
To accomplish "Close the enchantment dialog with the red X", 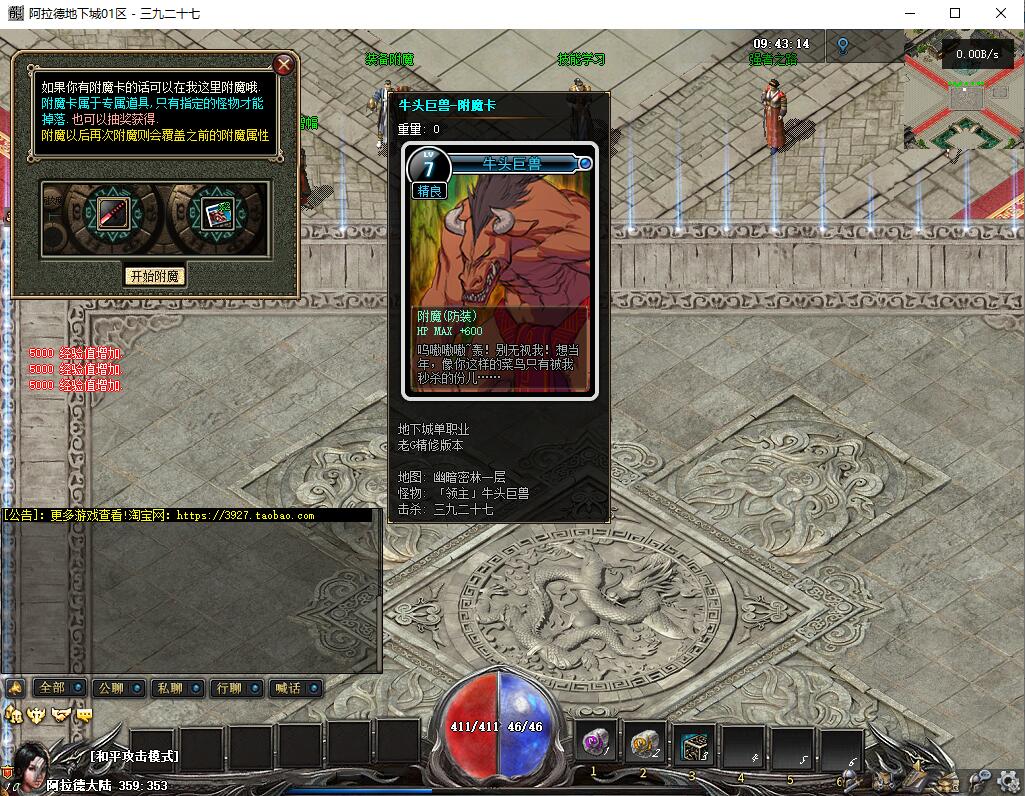I will 284,66.
